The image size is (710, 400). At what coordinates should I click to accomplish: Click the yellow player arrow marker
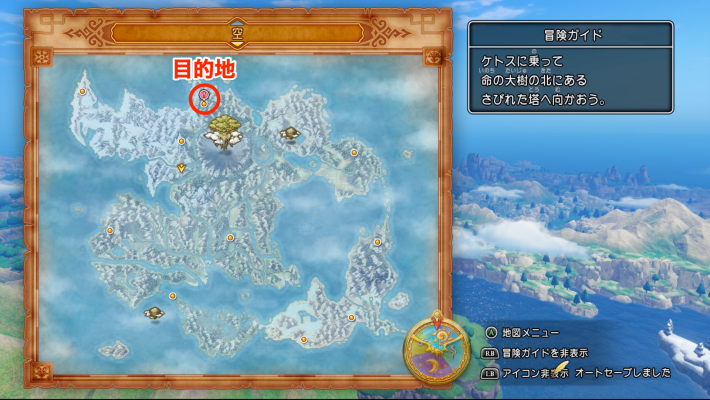(x=181, y=168)
